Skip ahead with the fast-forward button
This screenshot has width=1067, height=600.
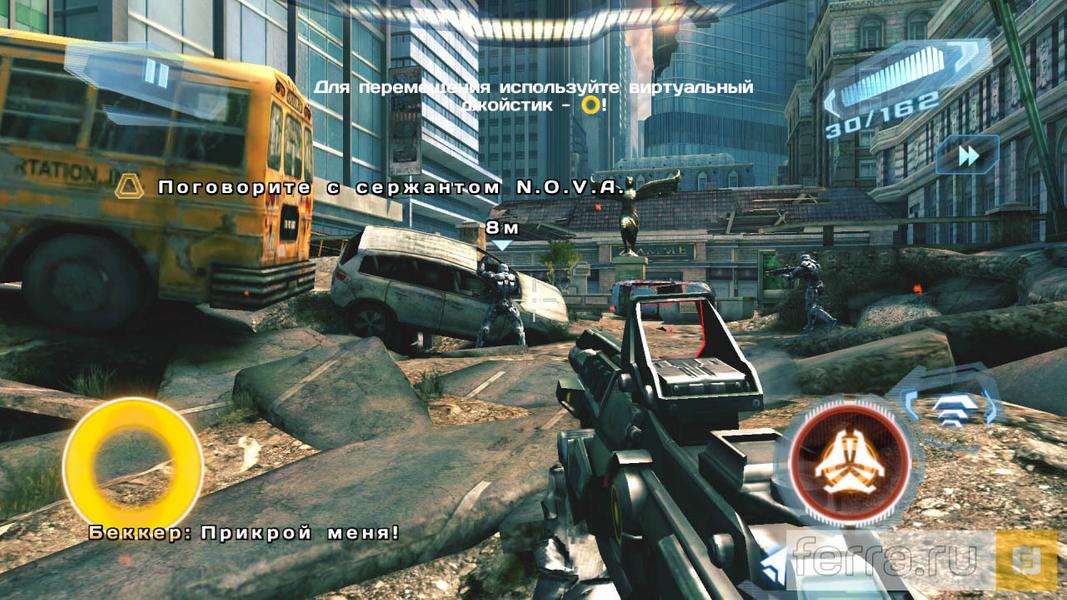(967, 155)
